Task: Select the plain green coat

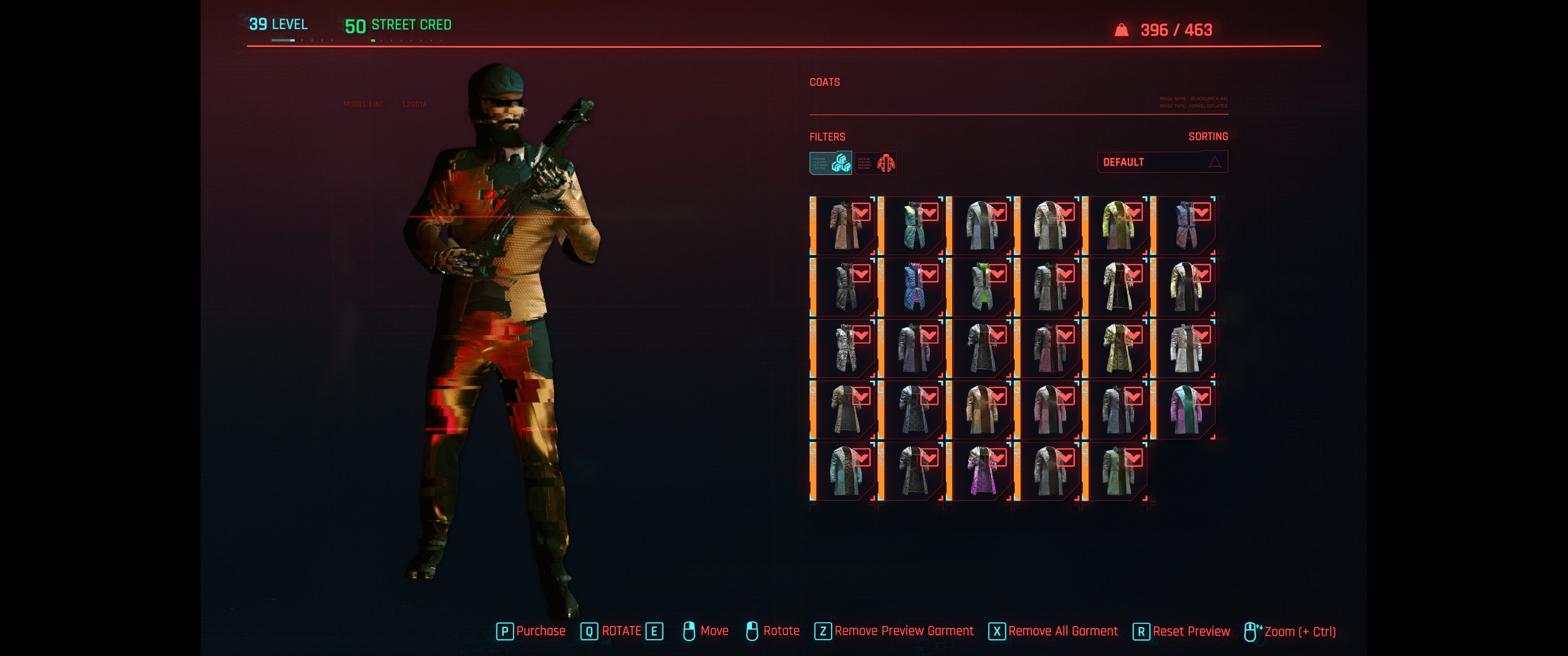Action: pos(1118,471)
